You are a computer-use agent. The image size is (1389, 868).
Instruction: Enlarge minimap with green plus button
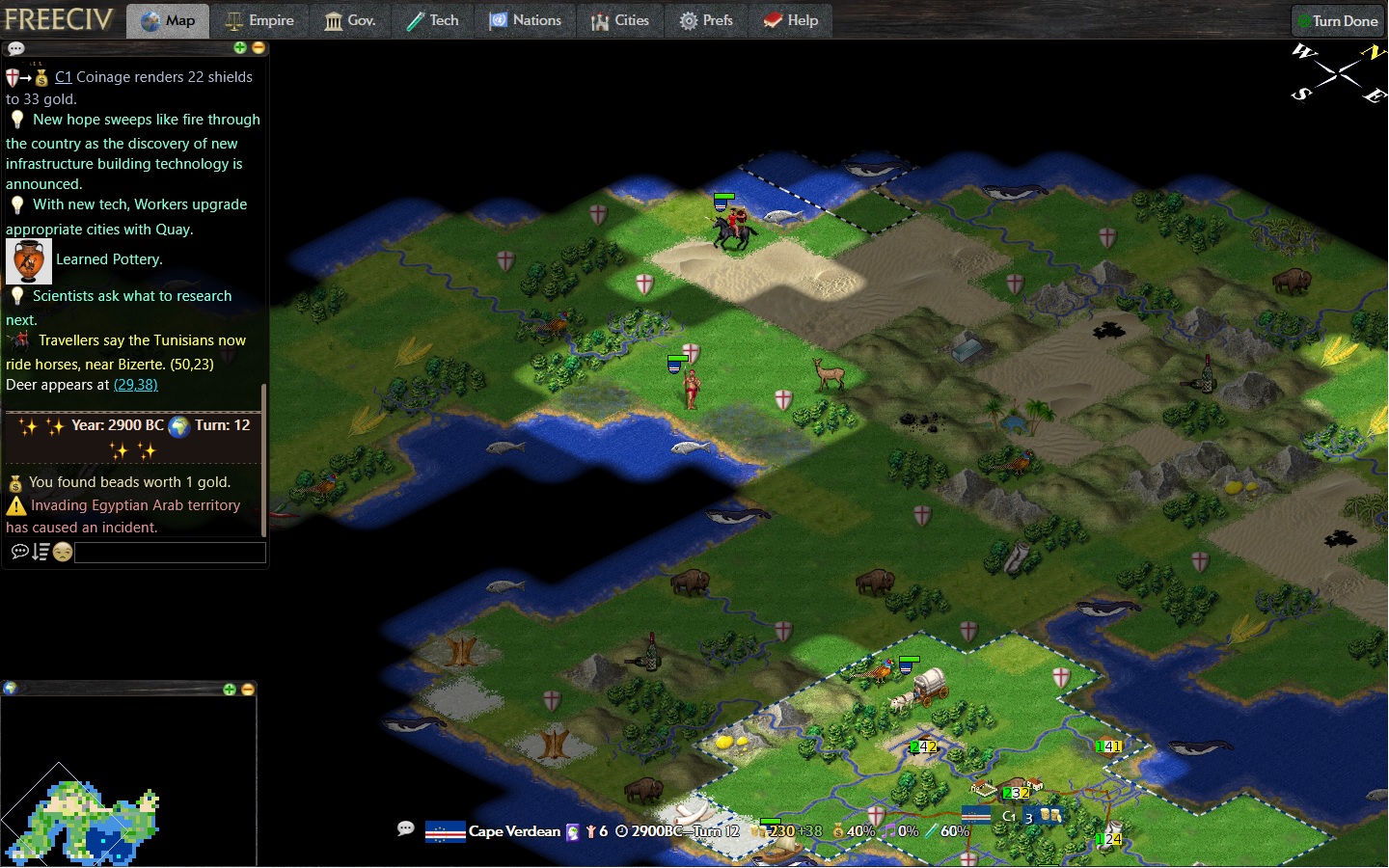pyautogui.click(x=230, y=690)
